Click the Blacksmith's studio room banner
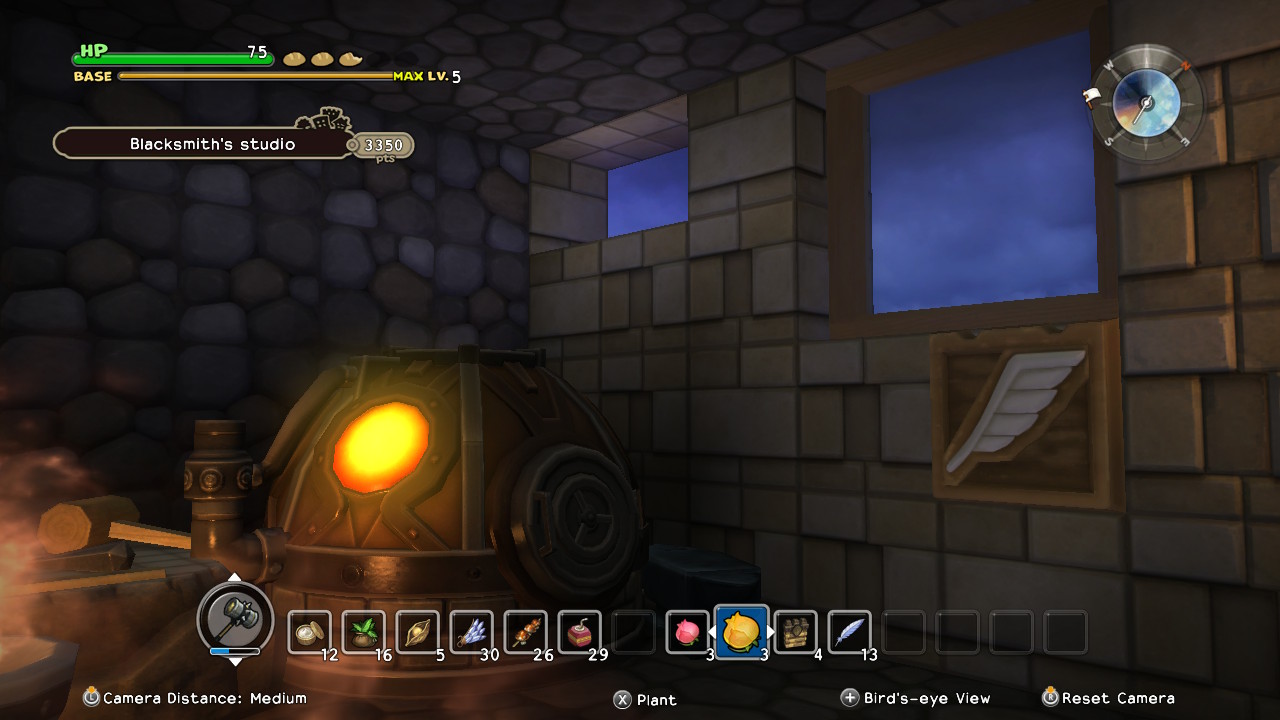Viewport: 1280px width, 720px height. pyautogui.click(x=212, y=144)
